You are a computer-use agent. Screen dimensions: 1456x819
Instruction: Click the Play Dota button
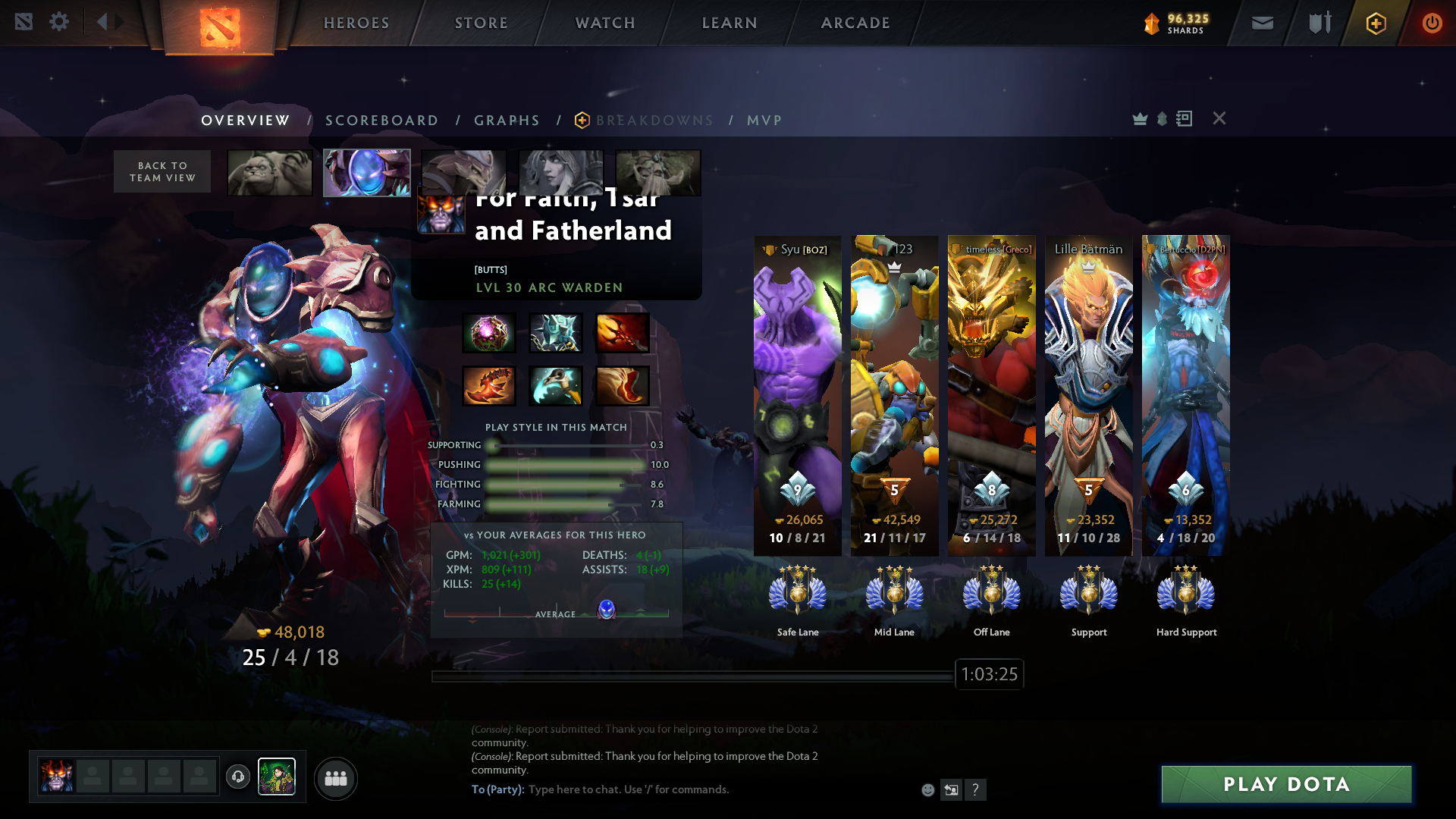point(1286,784)
